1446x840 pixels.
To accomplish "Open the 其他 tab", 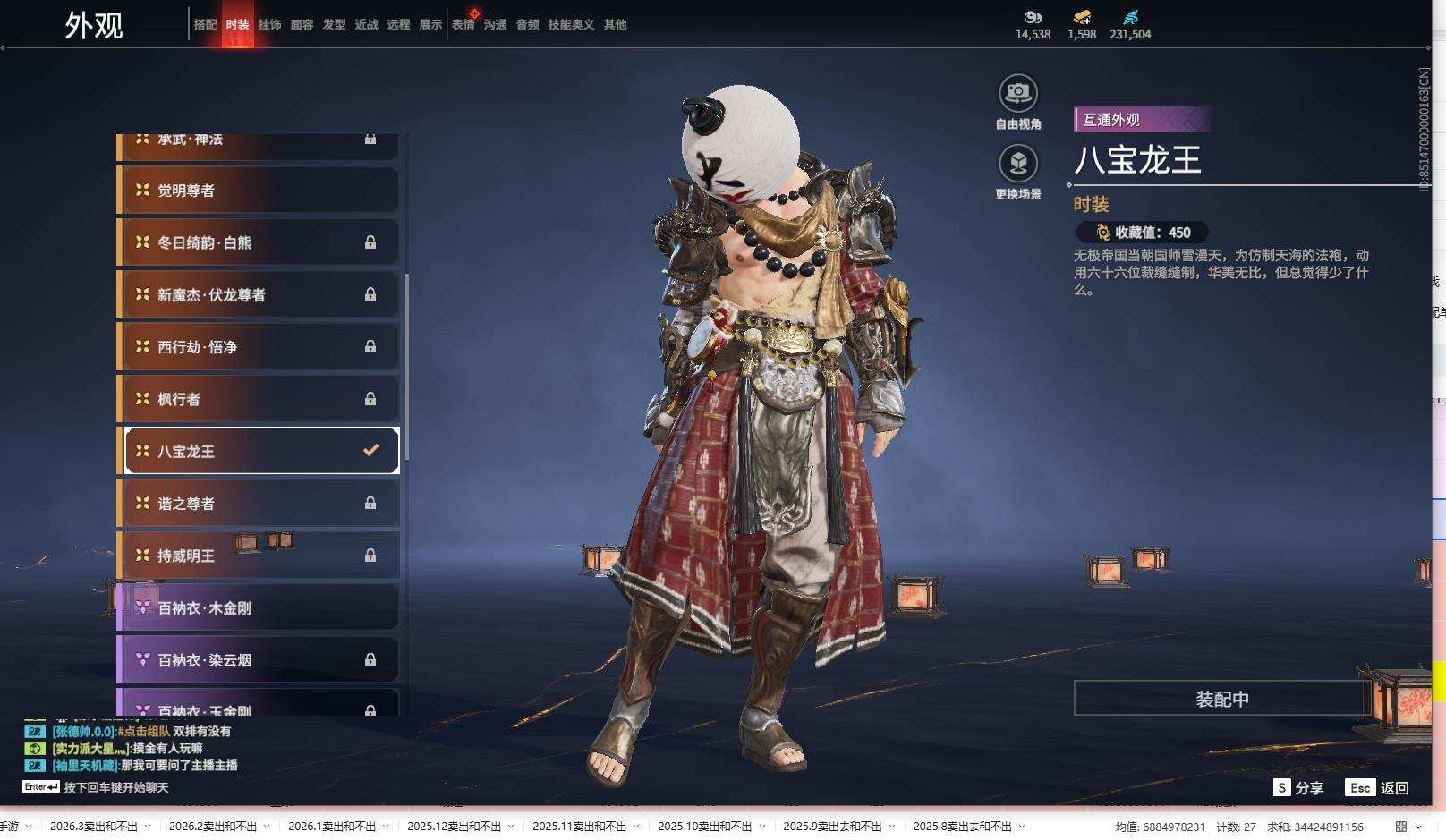I will coord(615,25).
